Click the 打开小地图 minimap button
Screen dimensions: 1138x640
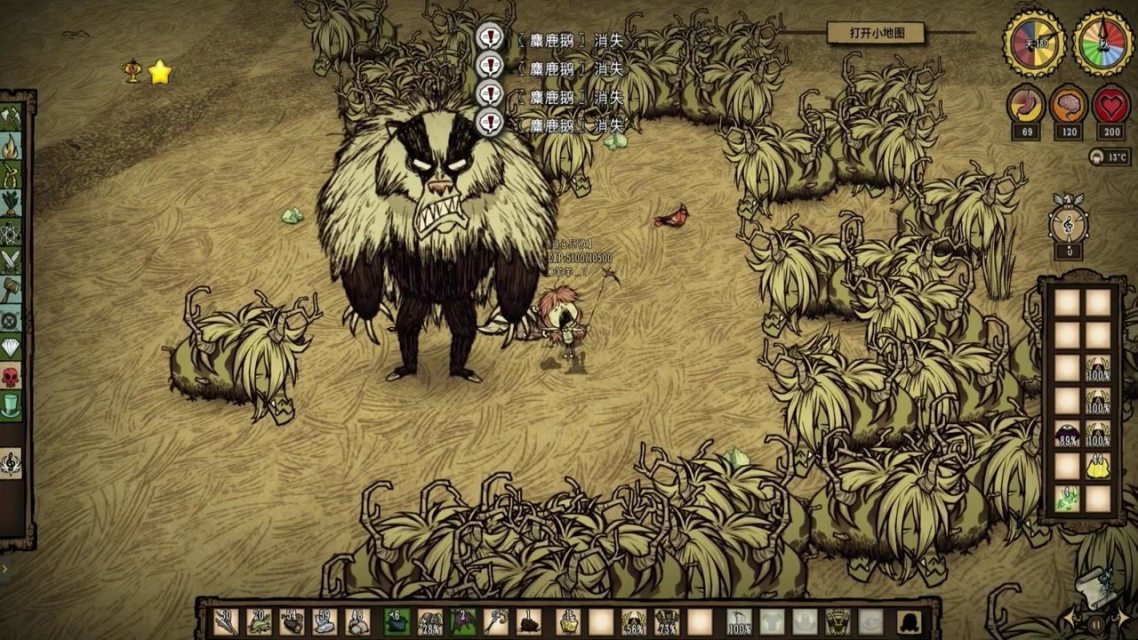coord(873,33)
